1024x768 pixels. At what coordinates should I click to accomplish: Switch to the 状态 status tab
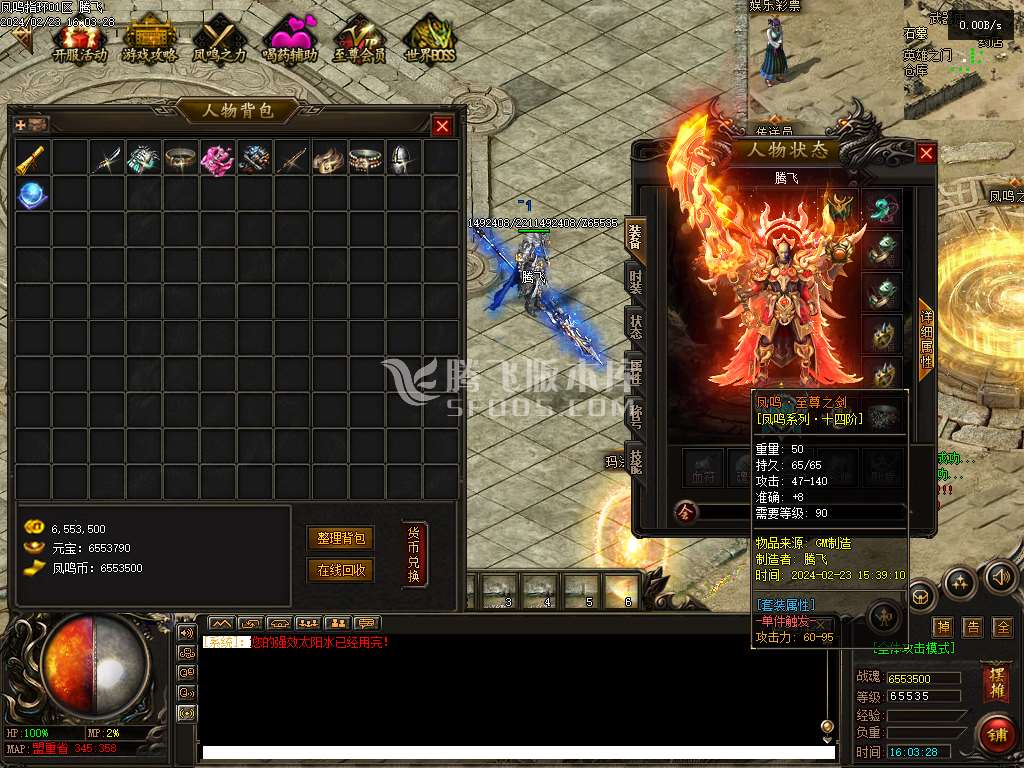636,325
